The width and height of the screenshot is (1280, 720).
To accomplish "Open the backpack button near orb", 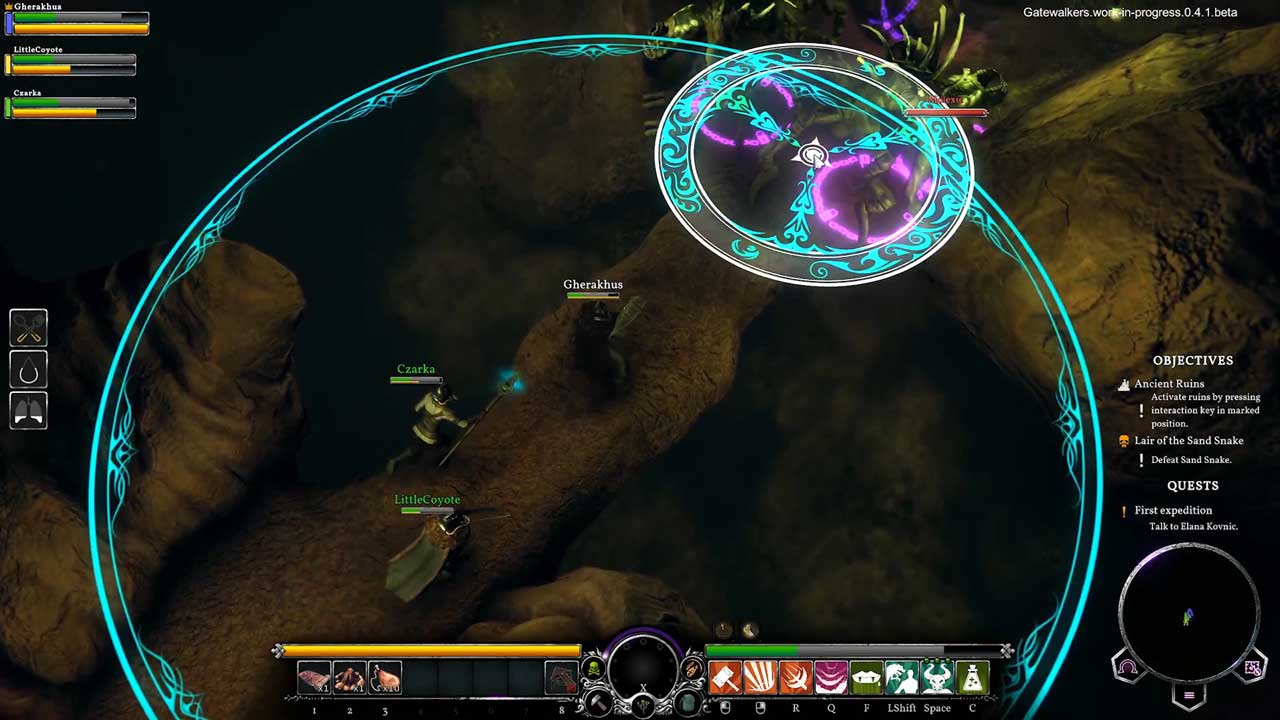I will [687, 702].
